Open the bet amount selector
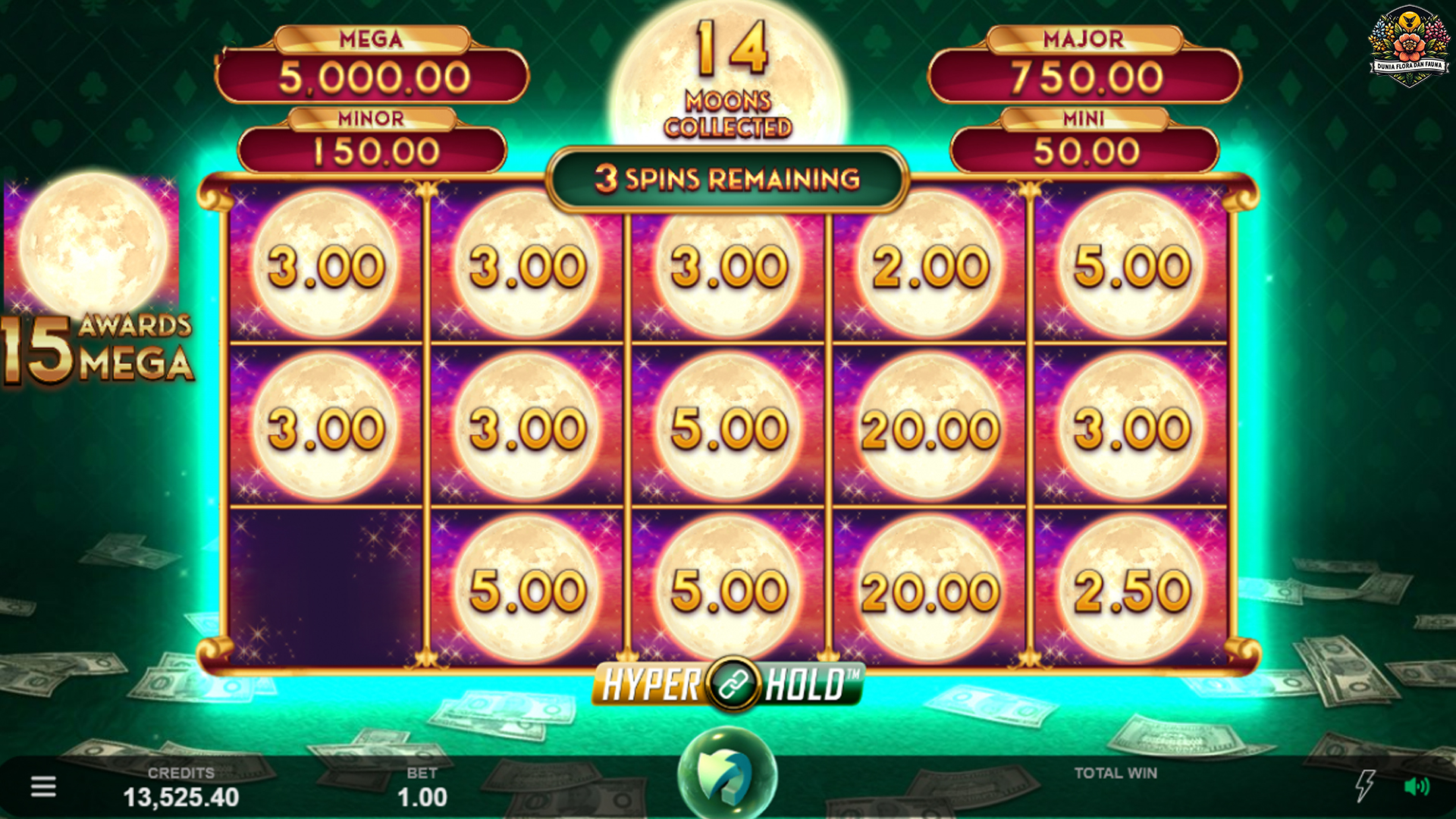Image resolution: width=1456 pixels, height=819 pixels. click(x=422, y=789)
